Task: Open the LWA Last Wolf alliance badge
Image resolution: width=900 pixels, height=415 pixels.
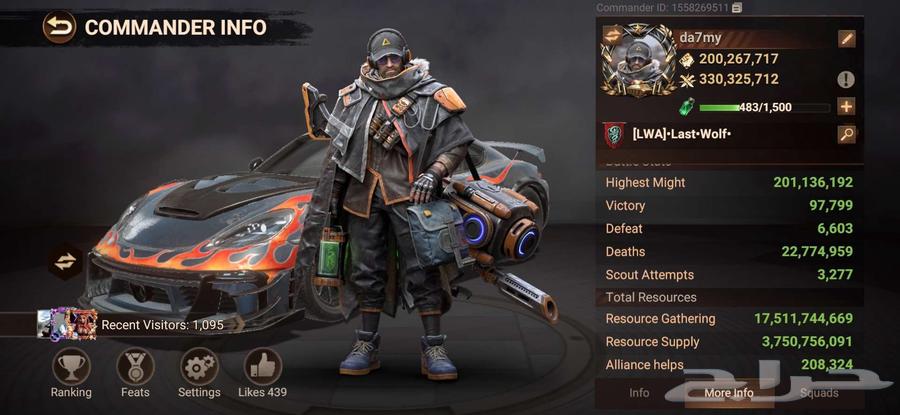Action: pyautogui.click(x=615, y=134)
